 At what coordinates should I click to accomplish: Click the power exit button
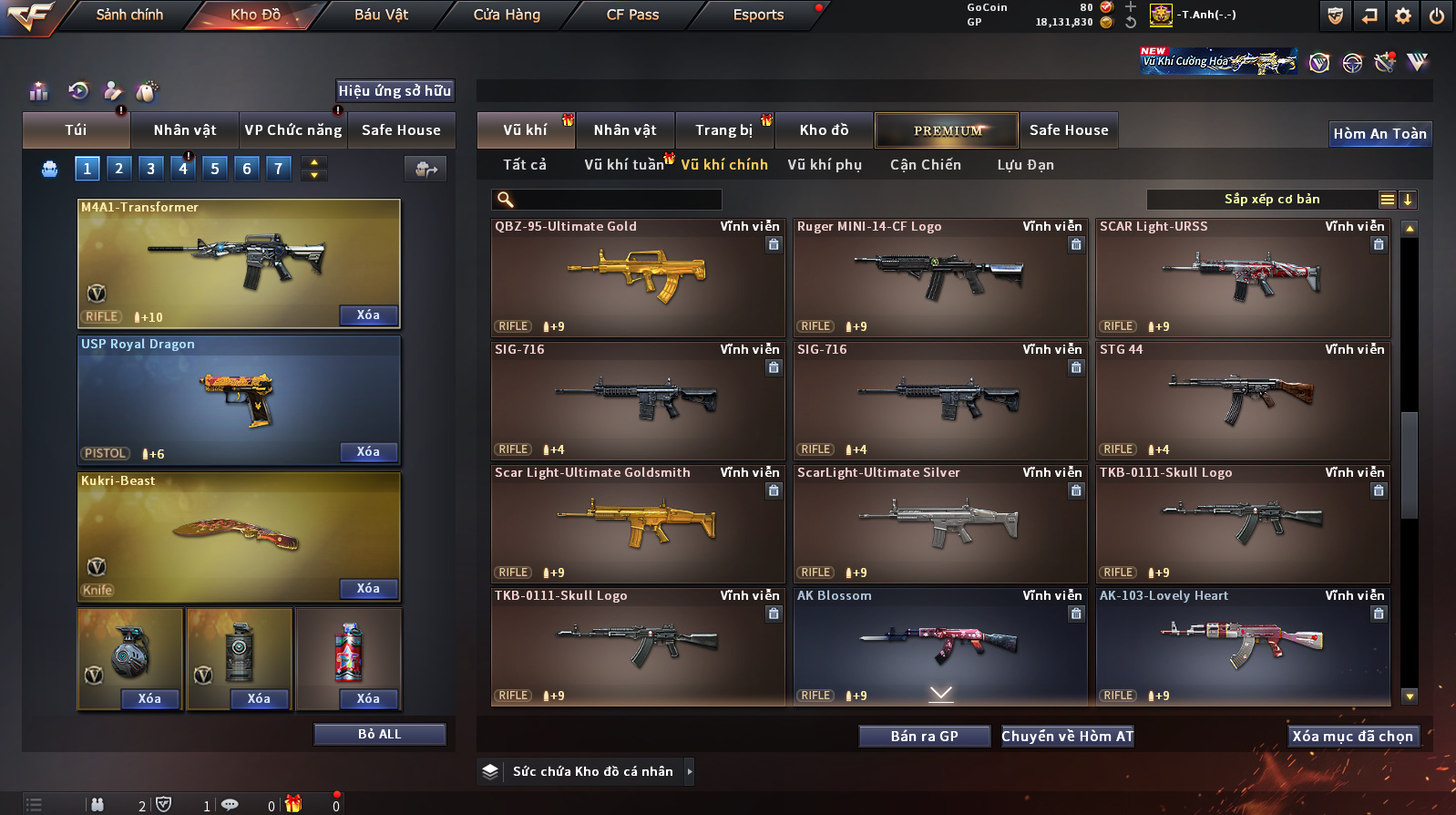coord(1437,15)
